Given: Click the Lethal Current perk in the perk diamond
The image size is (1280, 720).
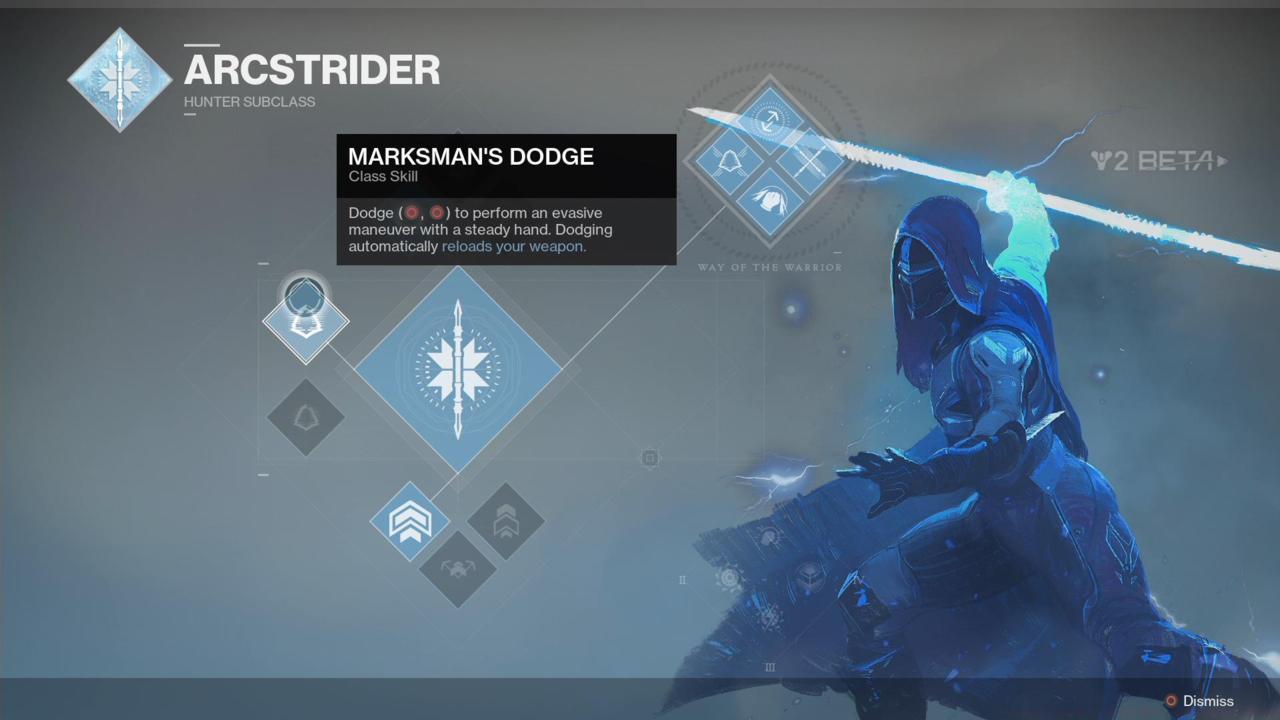Looking at the screenshot, I should click(812, 160).
